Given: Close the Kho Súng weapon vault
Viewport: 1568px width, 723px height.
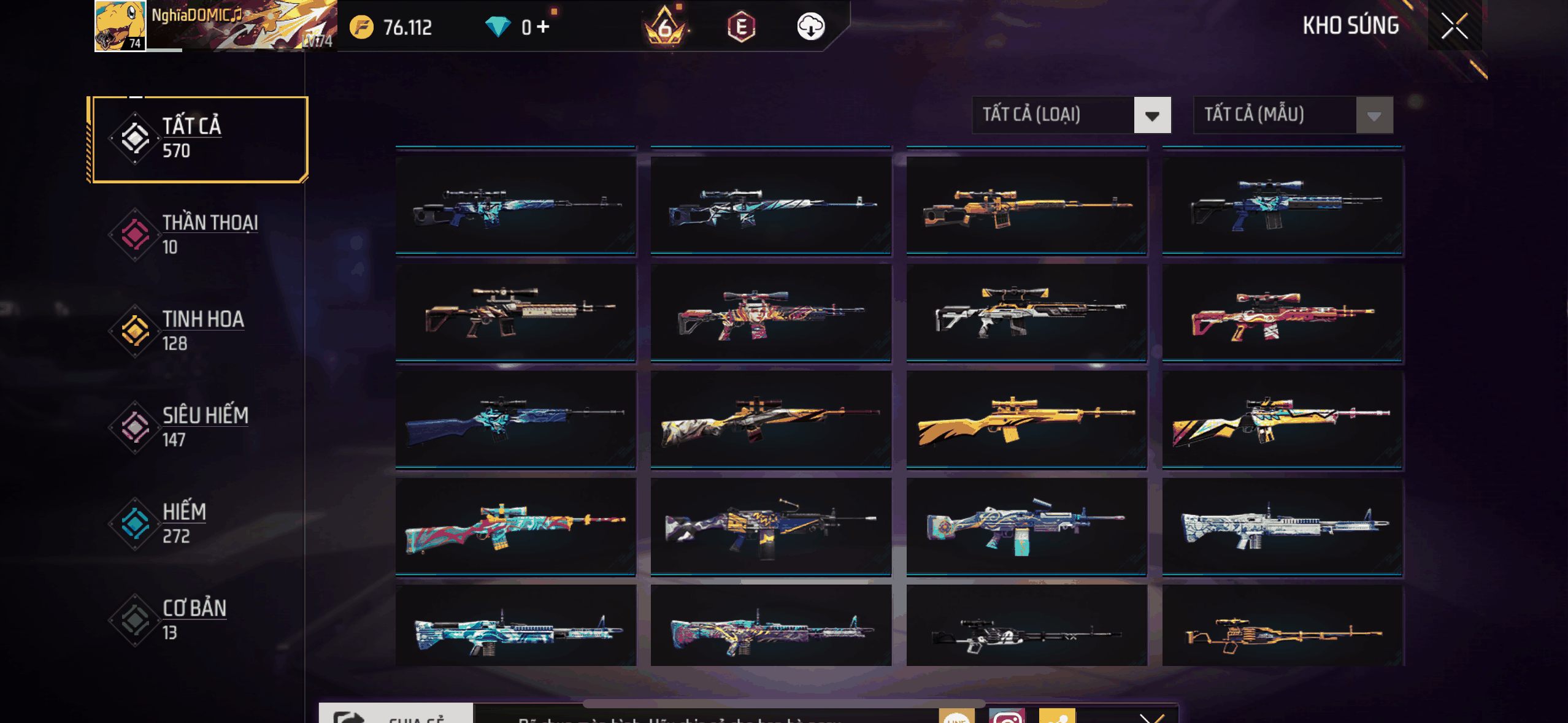Looking at the screenshot, I should coord(1454,26).
